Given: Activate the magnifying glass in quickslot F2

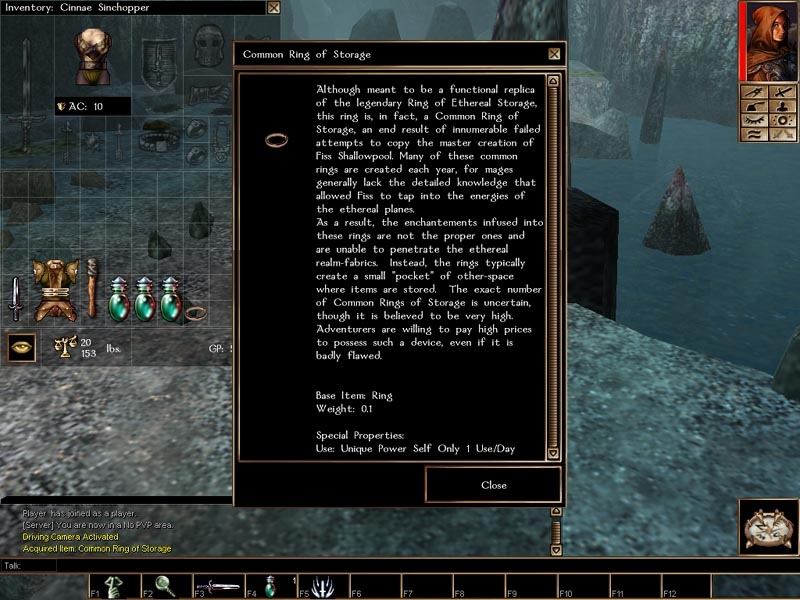Looking at the screenshot, I should tap(165, 587).
